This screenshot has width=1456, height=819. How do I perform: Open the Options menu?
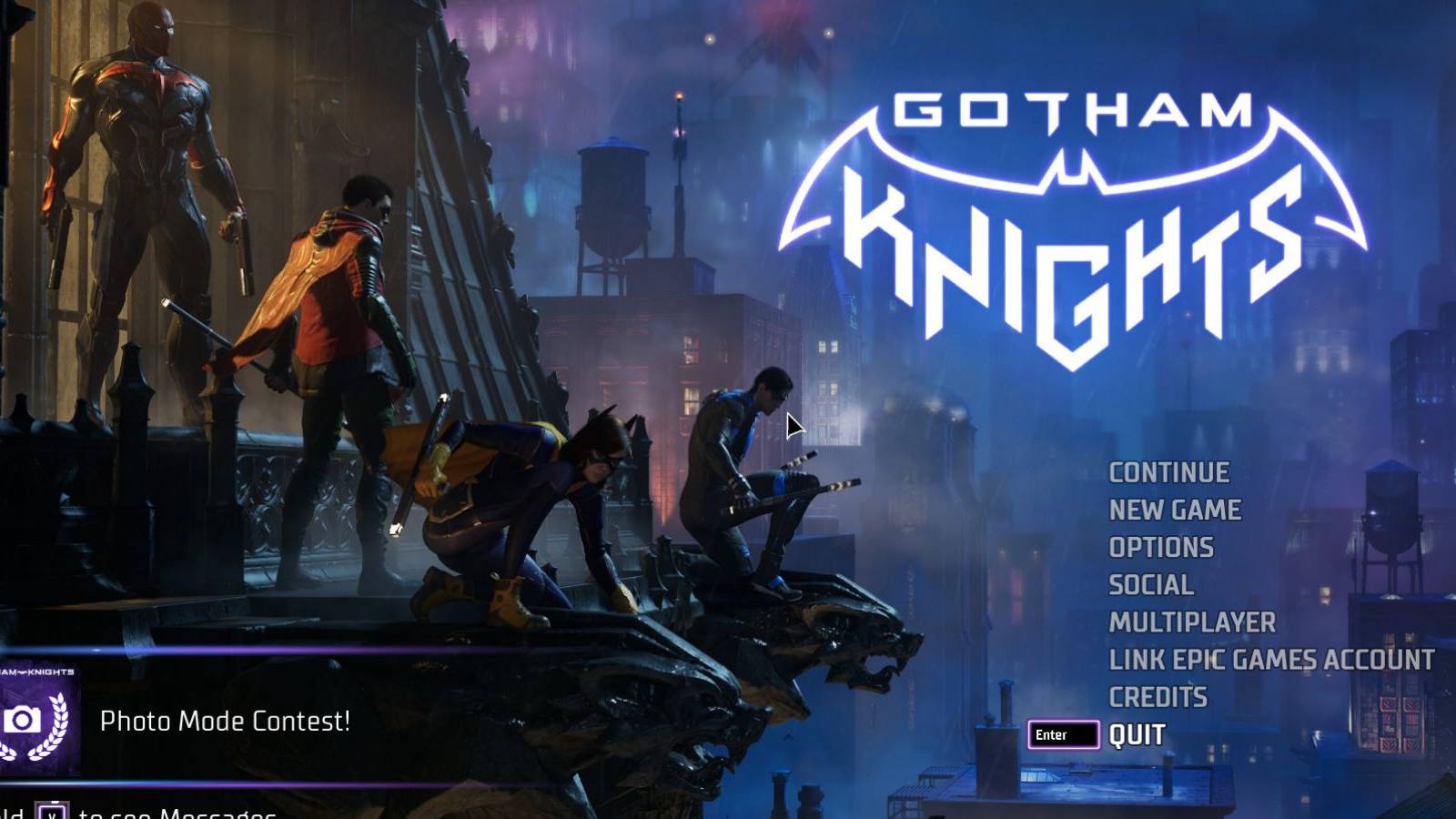[x=1159, y=547]
